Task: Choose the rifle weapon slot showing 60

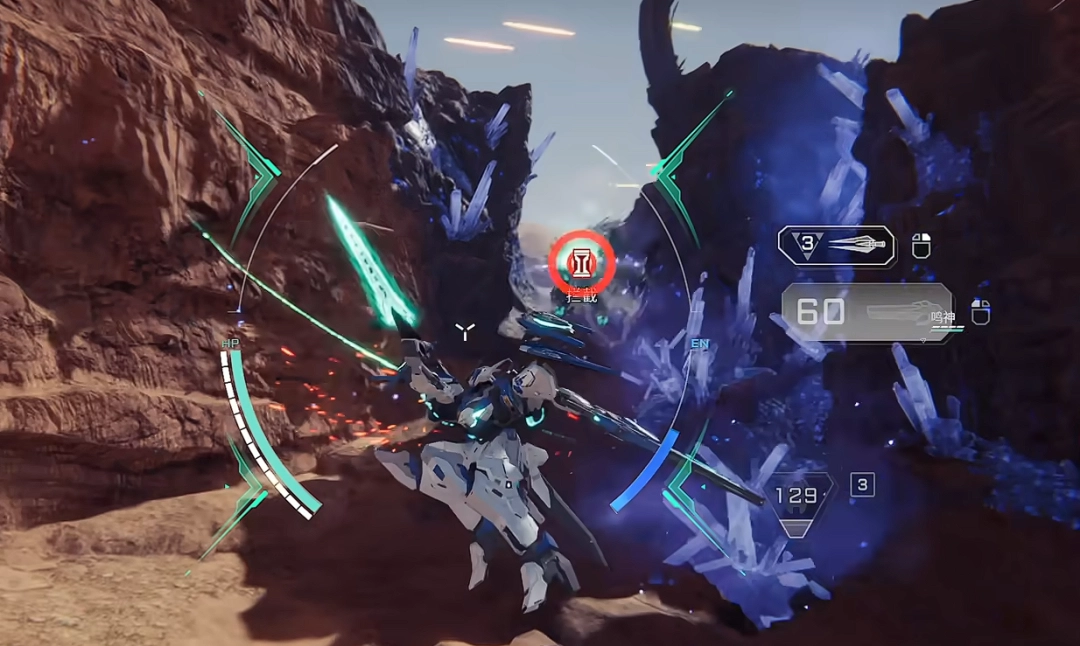Action: tap(867, 312)
